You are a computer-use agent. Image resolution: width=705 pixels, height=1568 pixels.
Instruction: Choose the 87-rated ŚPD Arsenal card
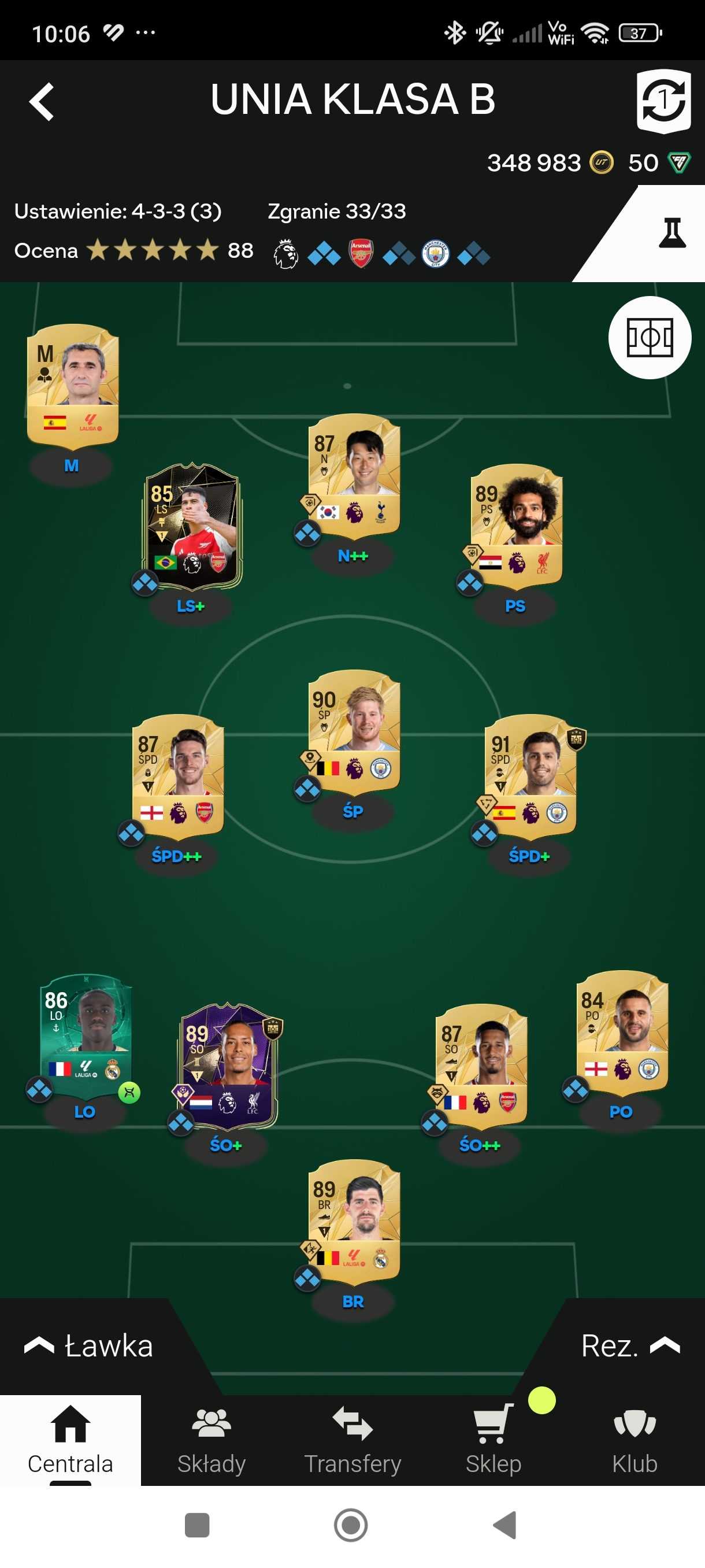point(177,774)
